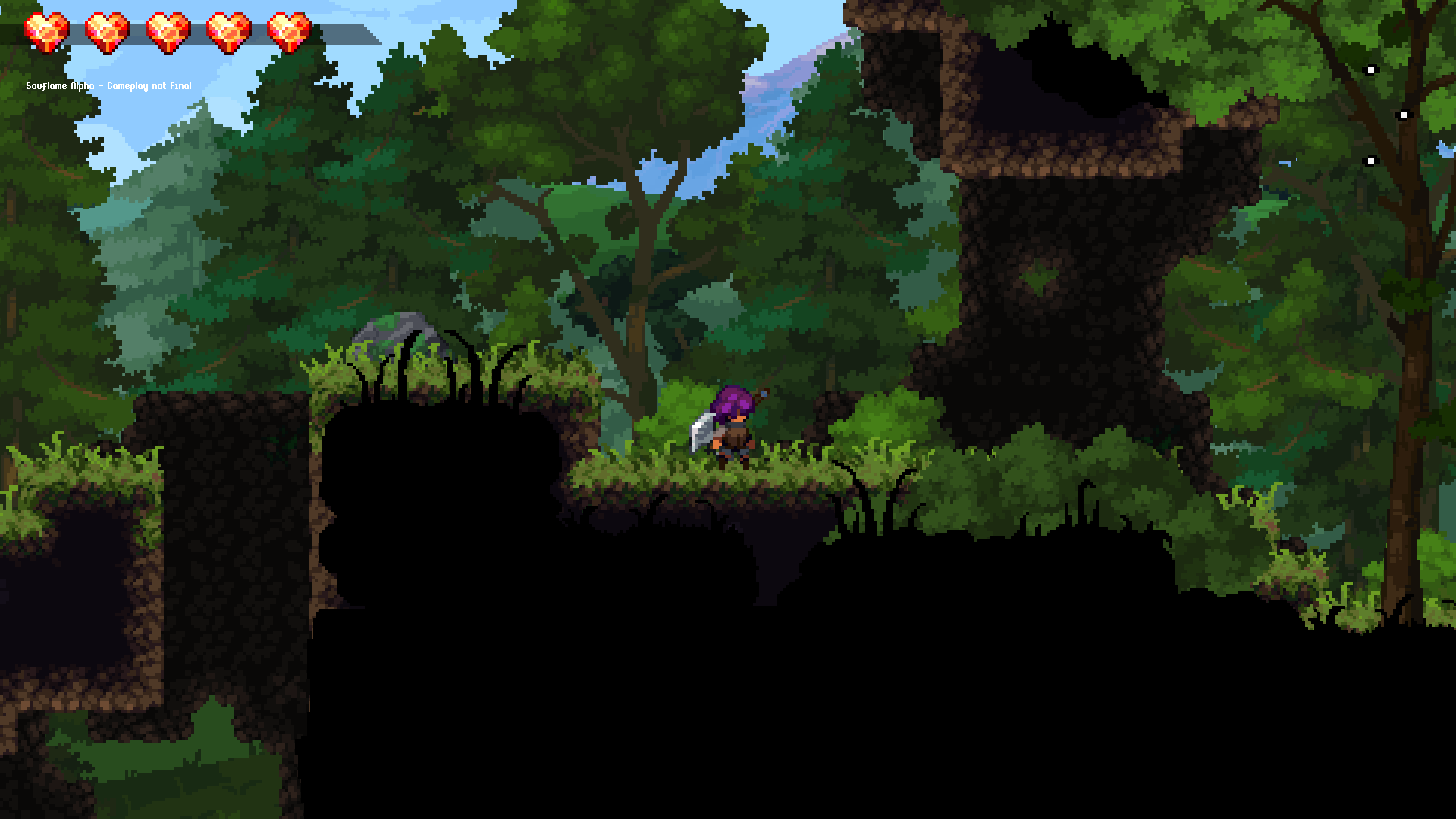Click the Gameplay not Final label
The width and height of the screenshot is (1456, 819).
(149, 86)
